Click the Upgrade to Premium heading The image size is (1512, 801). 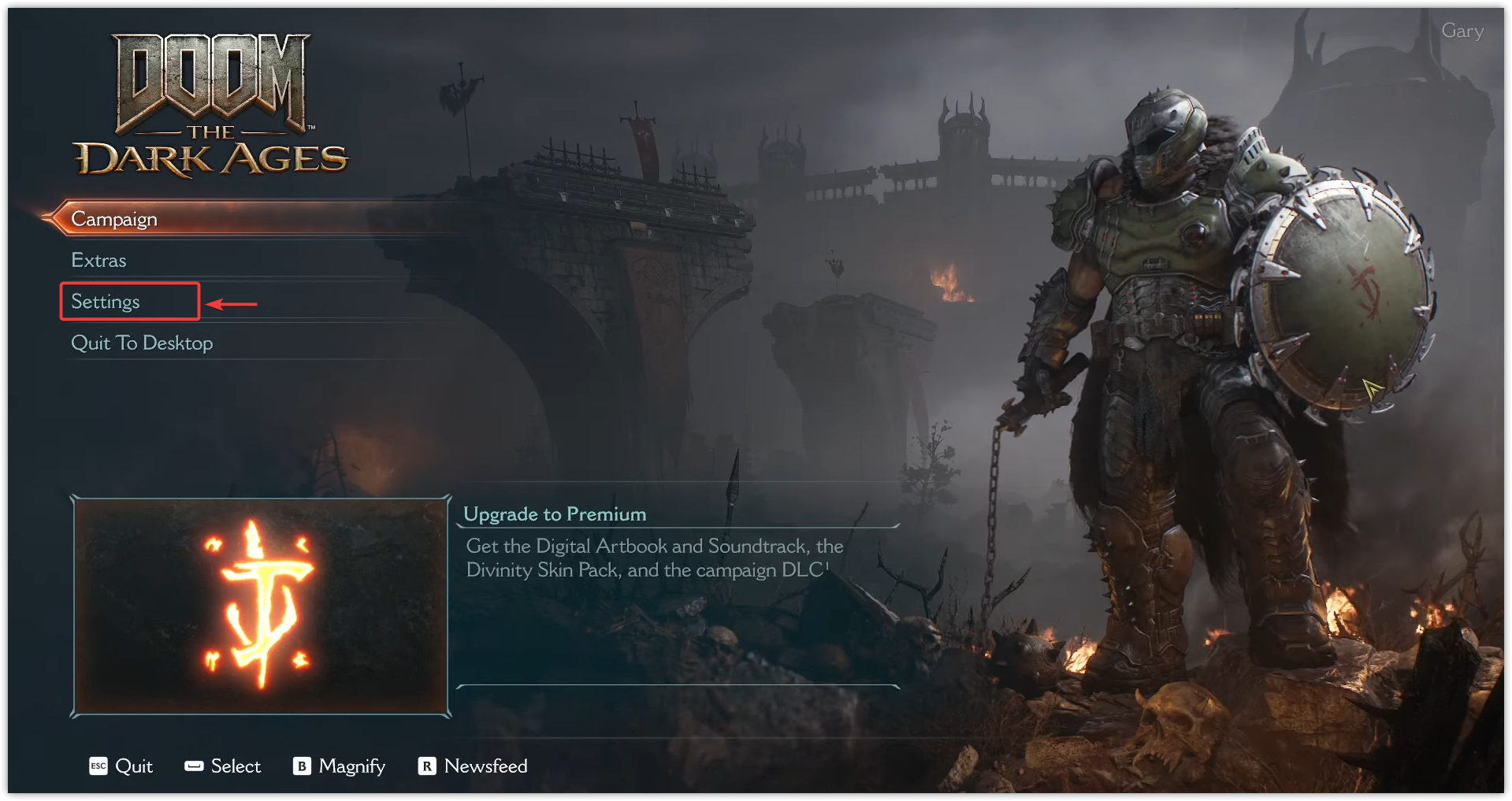click(555, 514)
